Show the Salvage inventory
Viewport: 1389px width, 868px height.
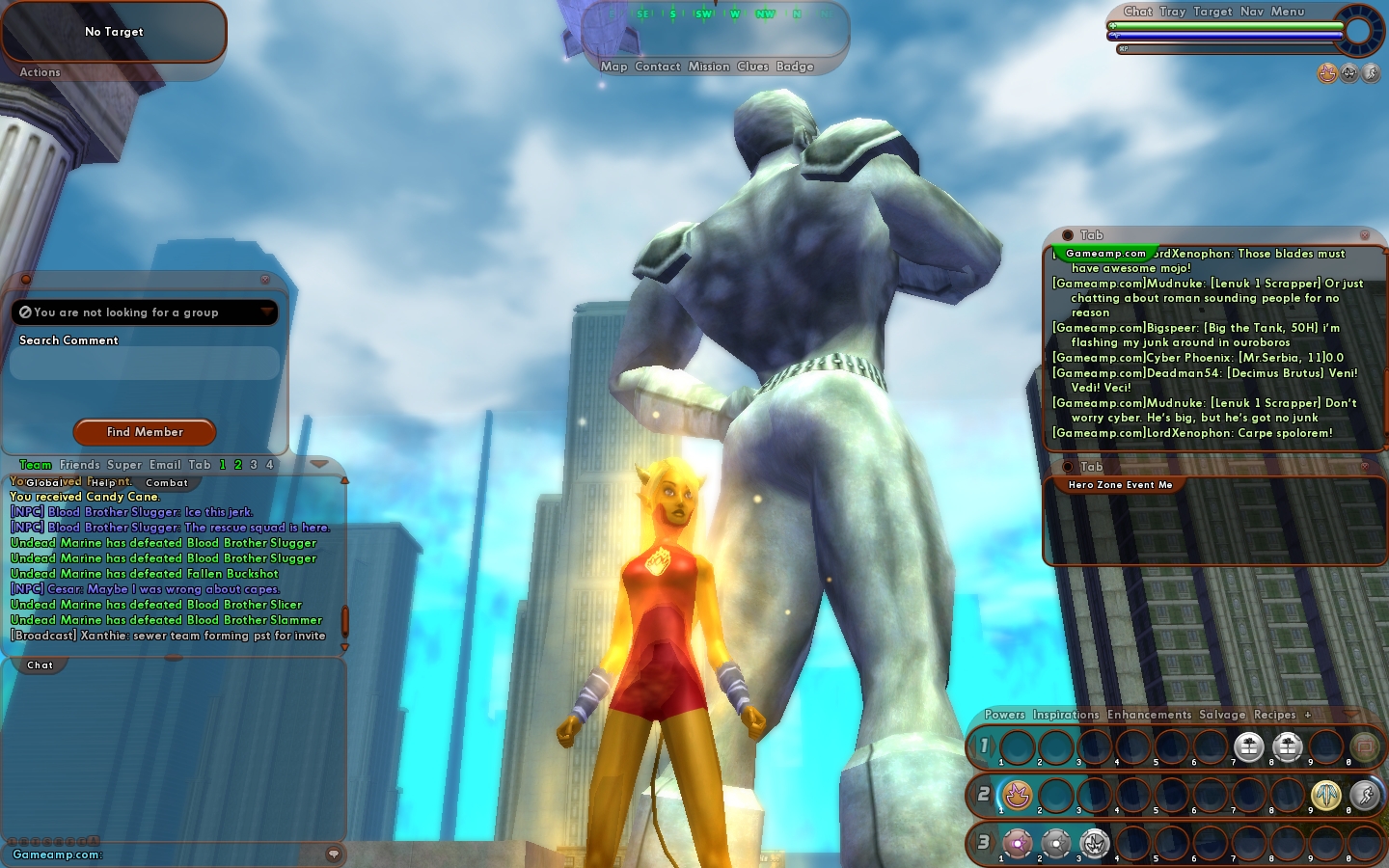(x=1222, y=715)
